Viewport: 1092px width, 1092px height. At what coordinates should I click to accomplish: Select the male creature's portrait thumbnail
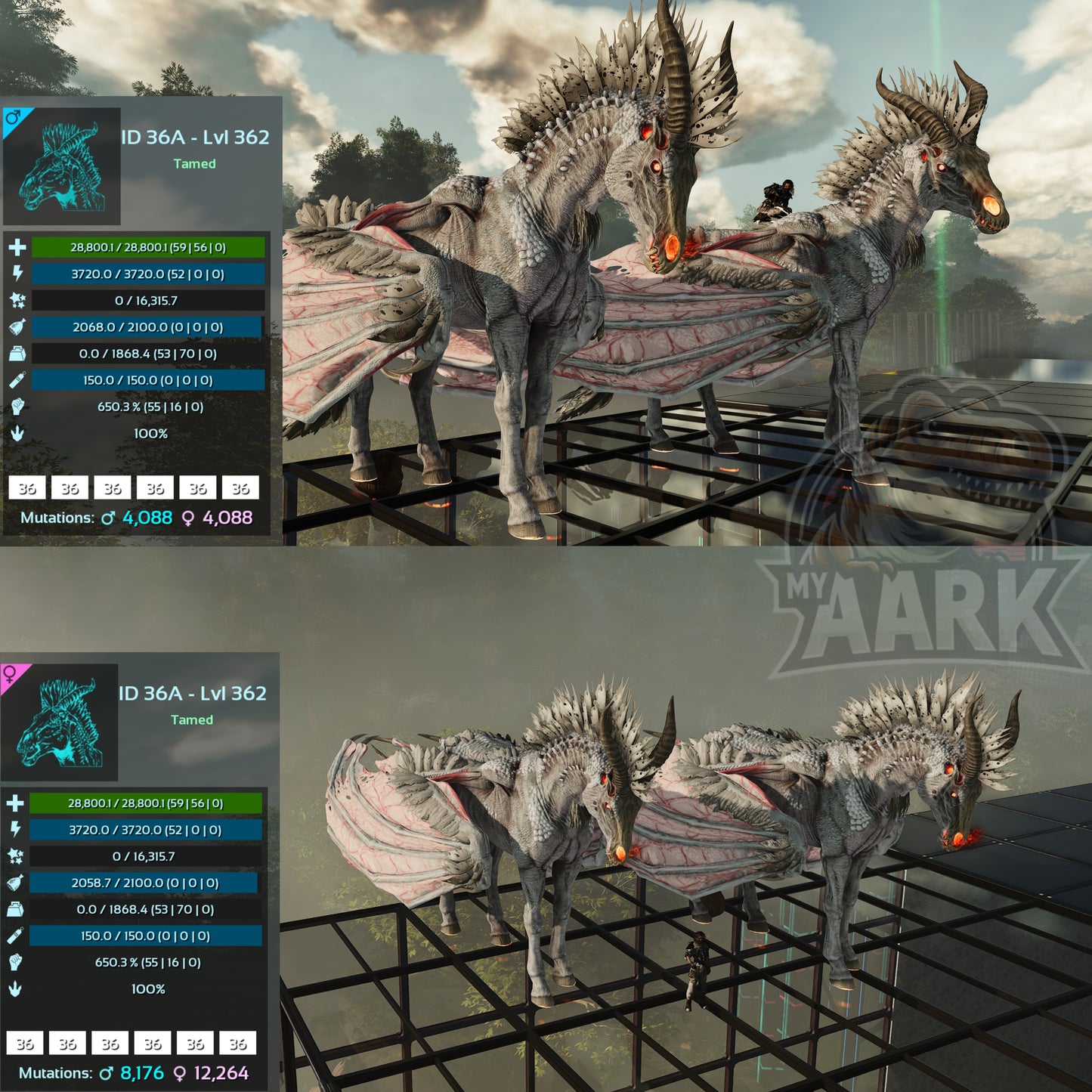tap(62, 167)
